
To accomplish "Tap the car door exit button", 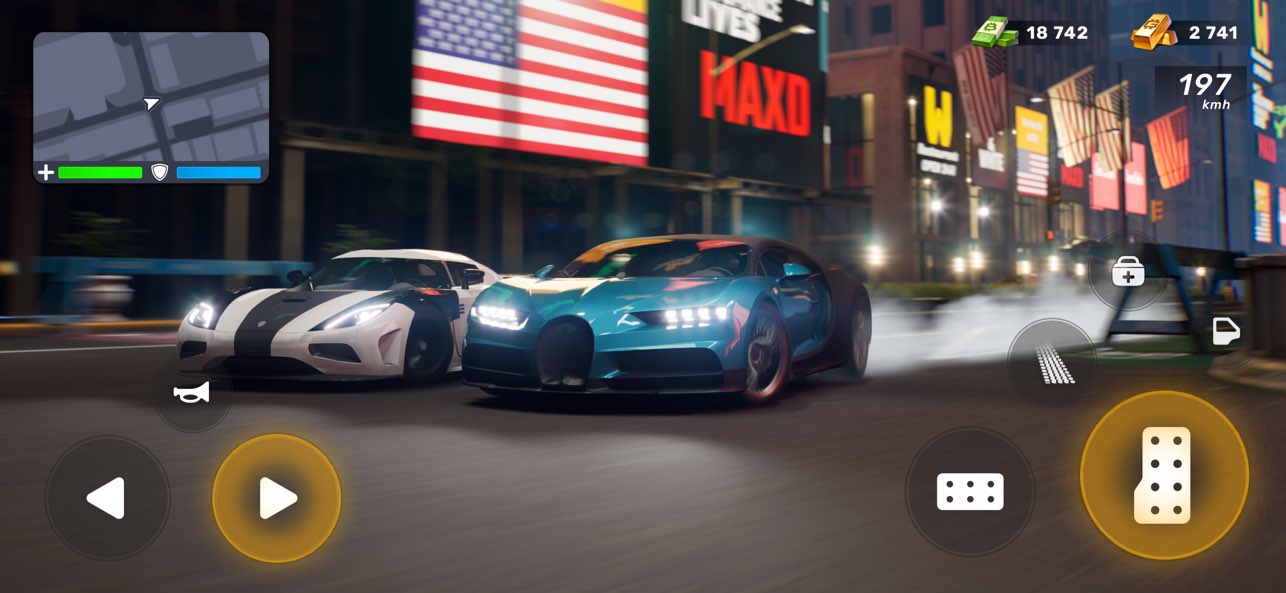I will click(1225, 332).
